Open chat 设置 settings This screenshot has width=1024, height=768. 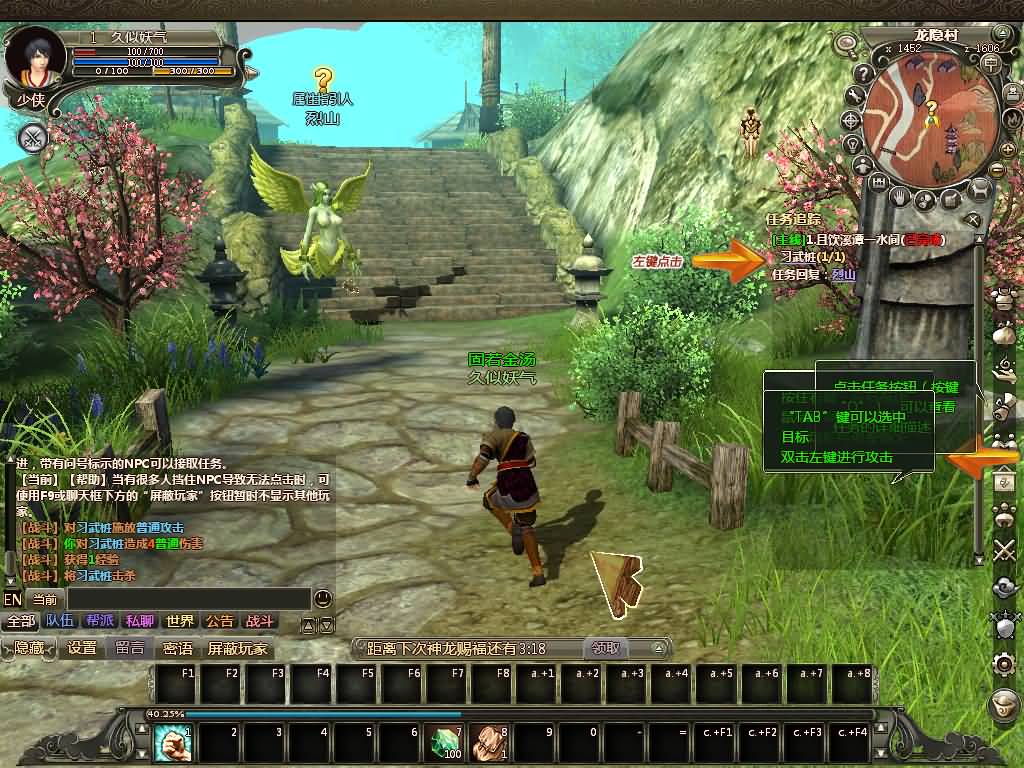[82, 648]
